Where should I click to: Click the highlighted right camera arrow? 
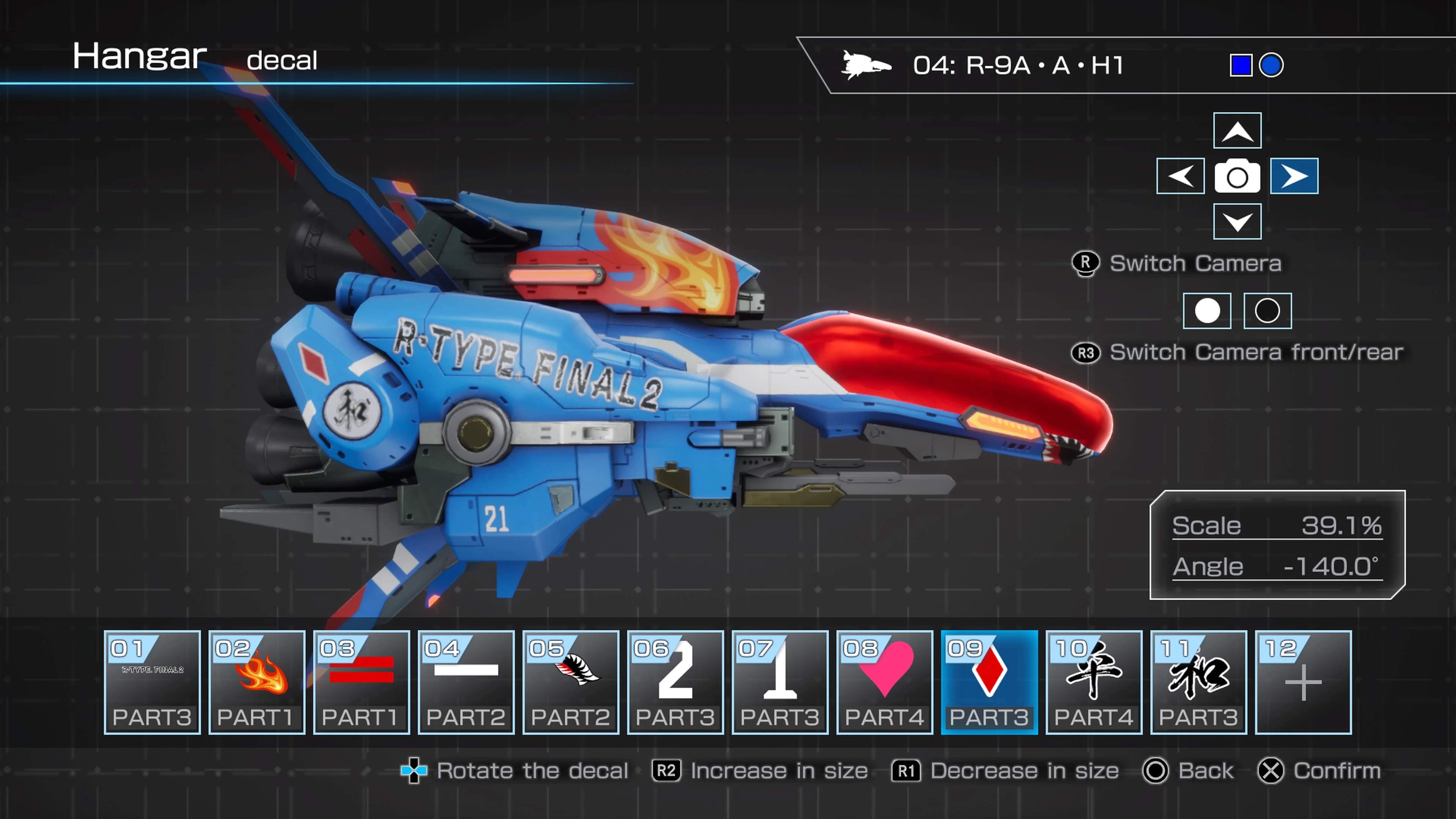tap(1294, 176)
